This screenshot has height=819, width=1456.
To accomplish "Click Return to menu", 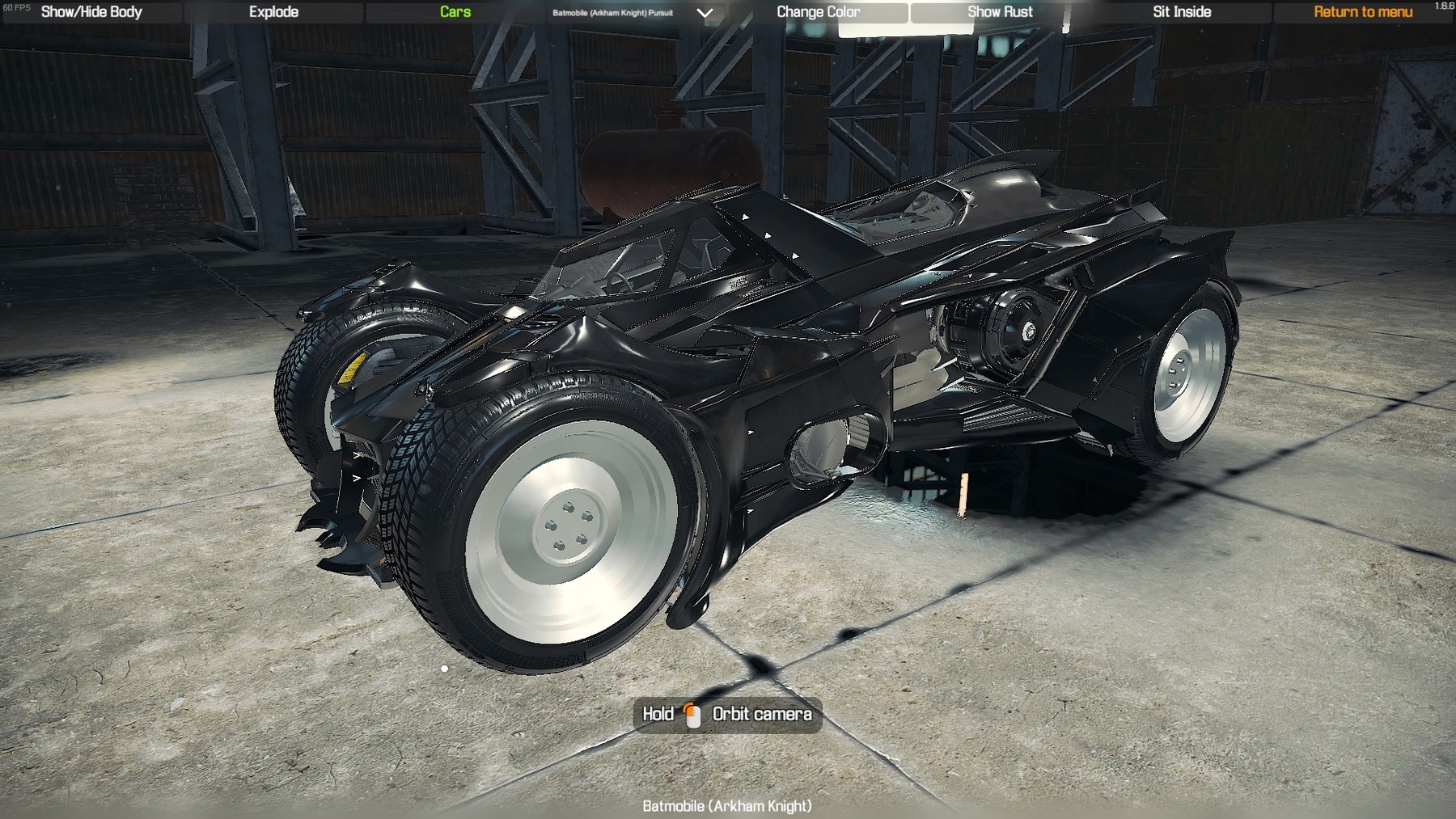I will pyautogui.click(x=1364, y=12).
